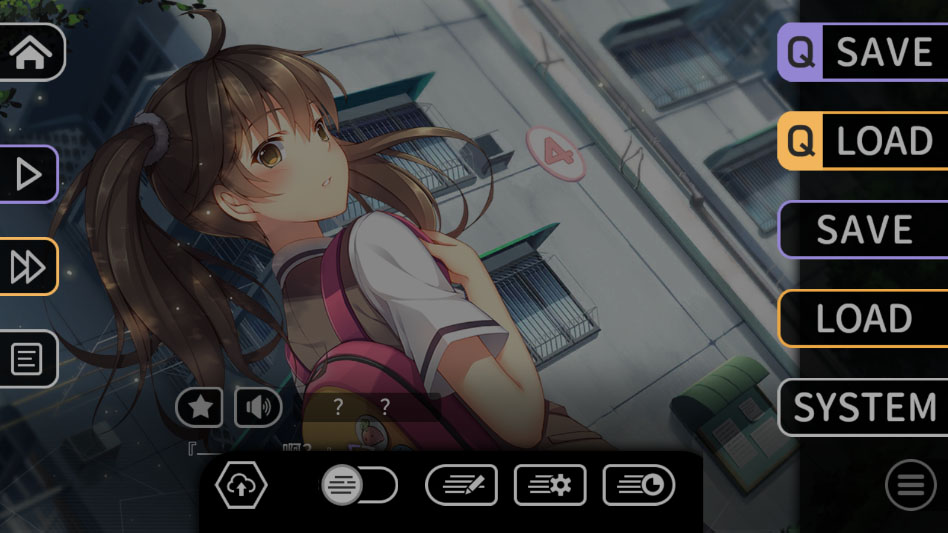Screen dimensions: 948x533
Task: Open the text log document icon
Action: pos(27,358)
